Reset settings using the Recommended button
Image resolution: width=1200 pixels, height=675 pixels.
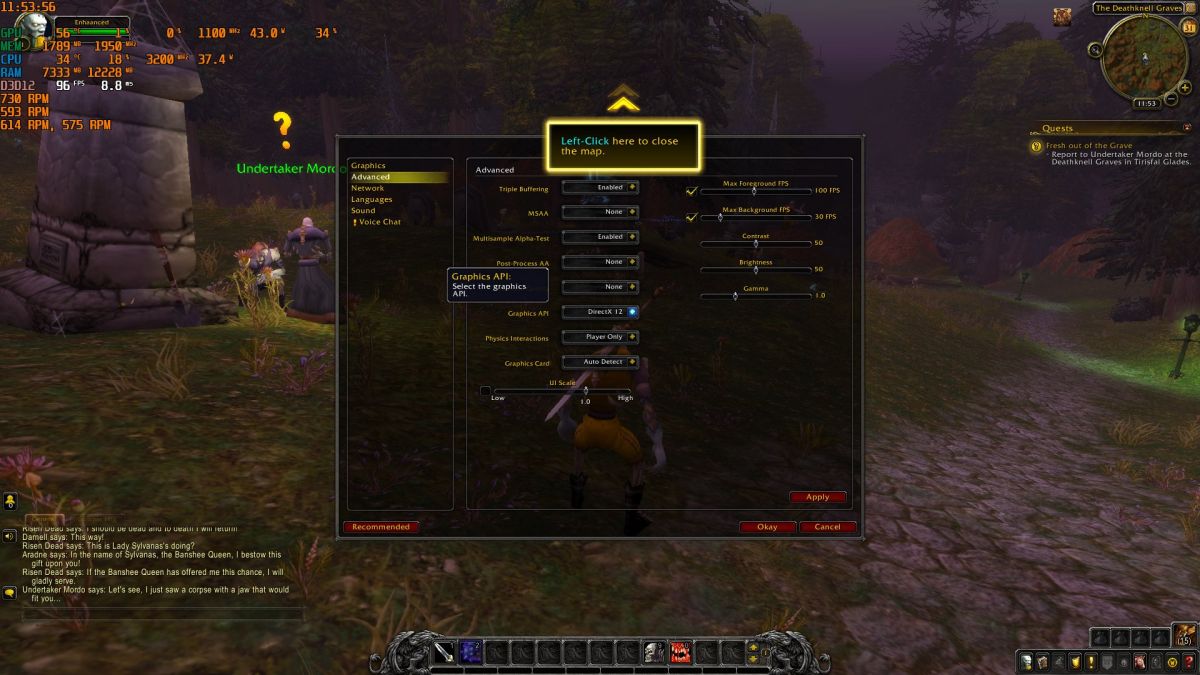pyautogui.click(x=381, y=527)
